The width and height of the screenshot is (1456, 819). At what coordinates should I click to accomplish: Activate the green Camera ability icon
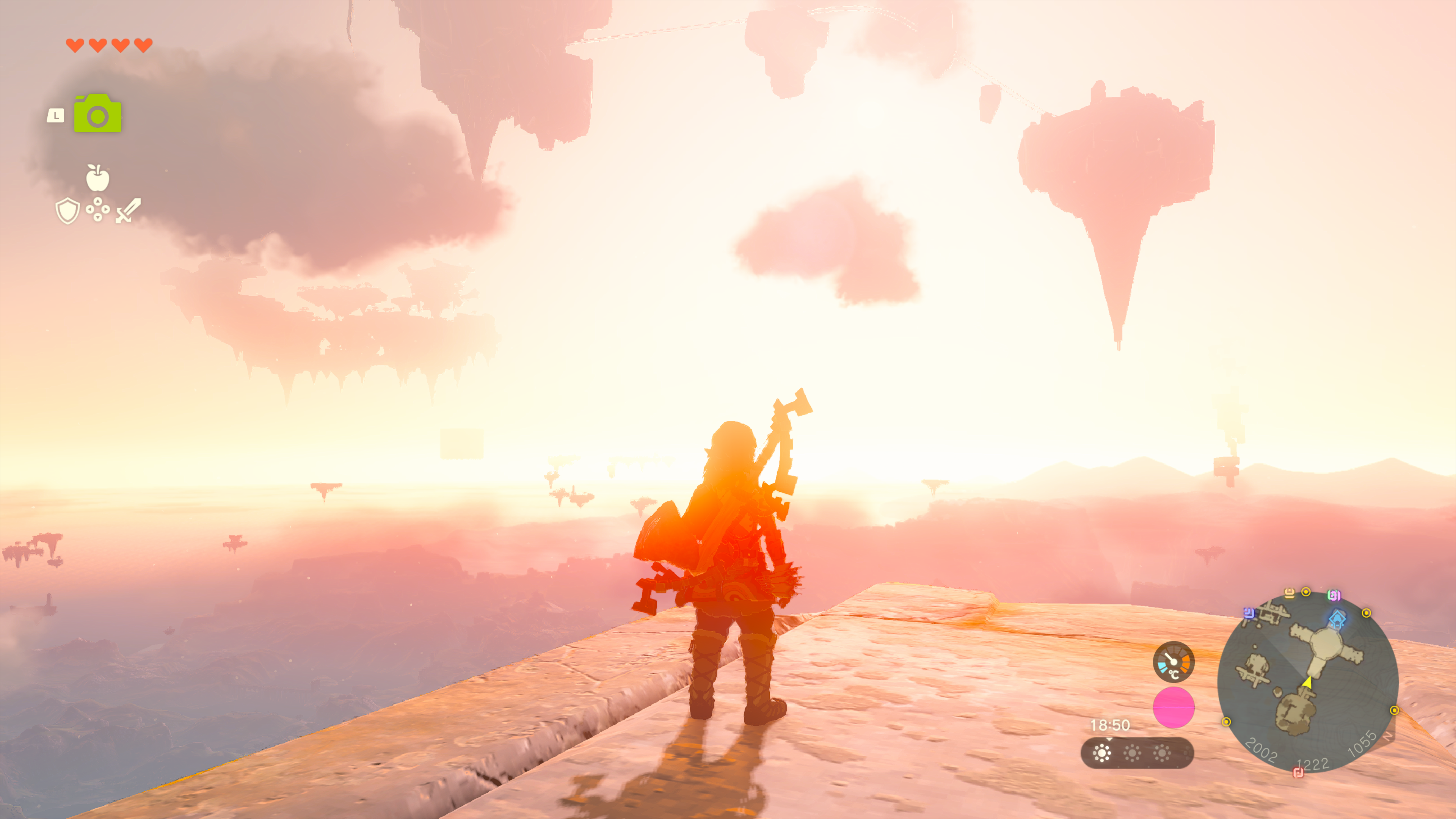point(98,114)
